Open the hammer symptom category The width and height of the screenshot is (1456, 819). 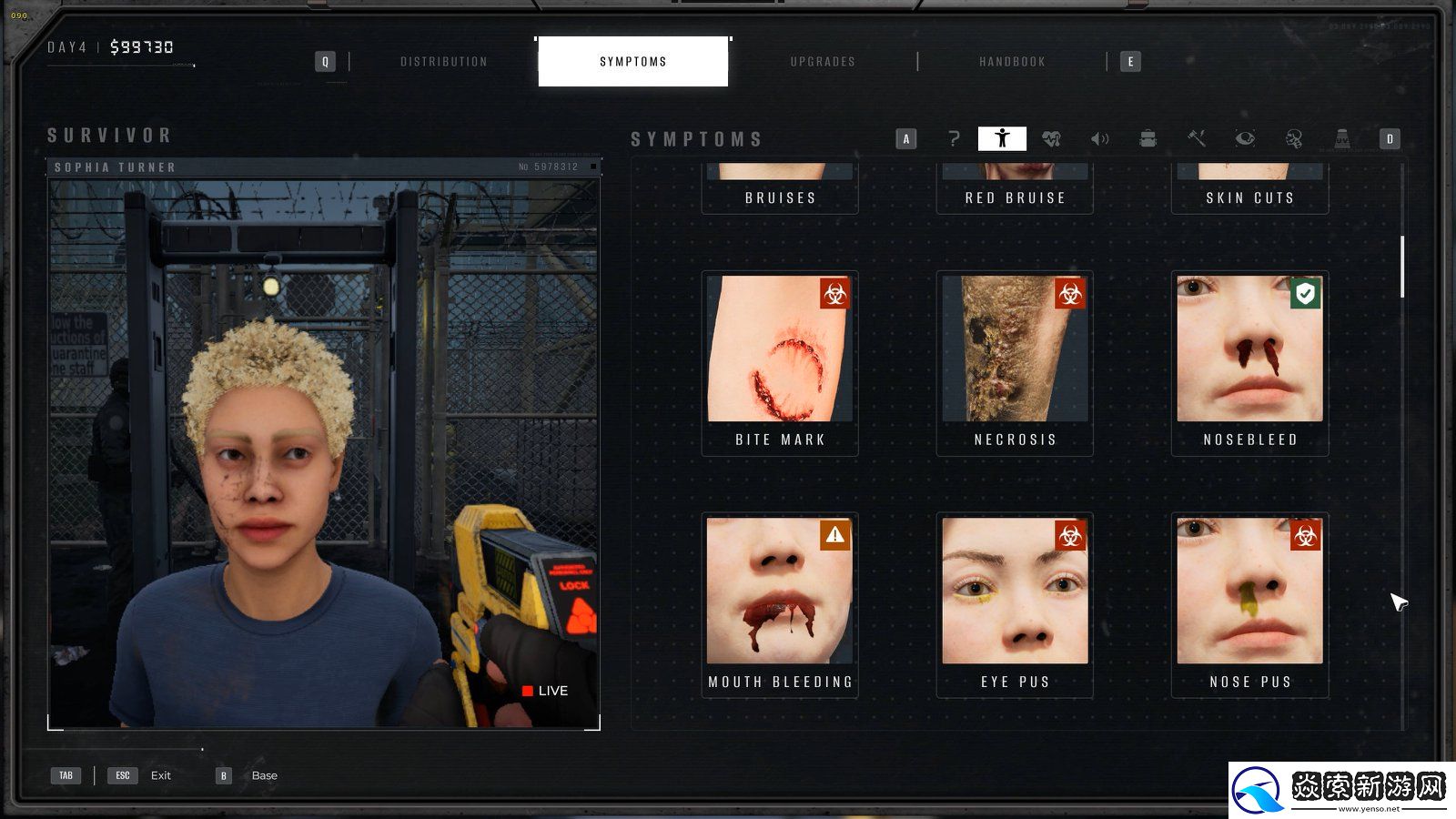1197,138
